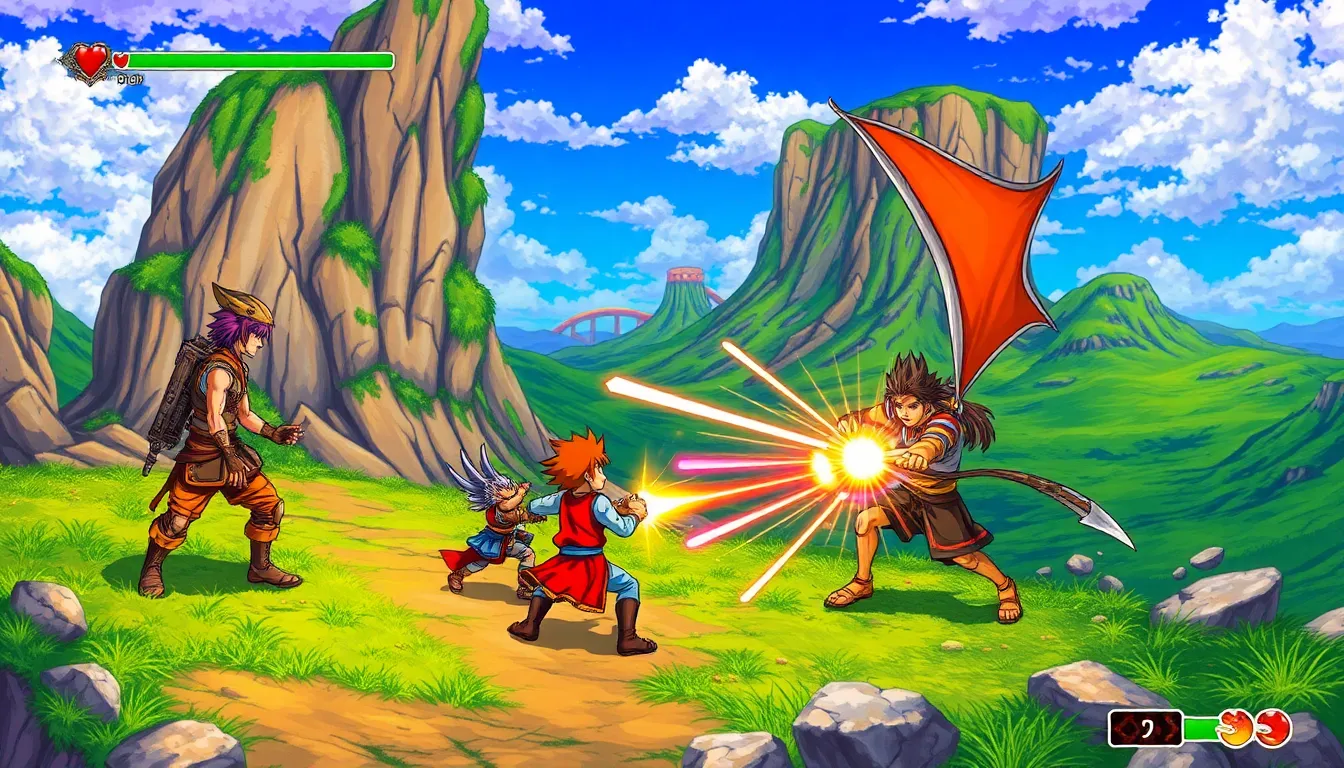Select the orange fruit orb icon

[1236, 729]
